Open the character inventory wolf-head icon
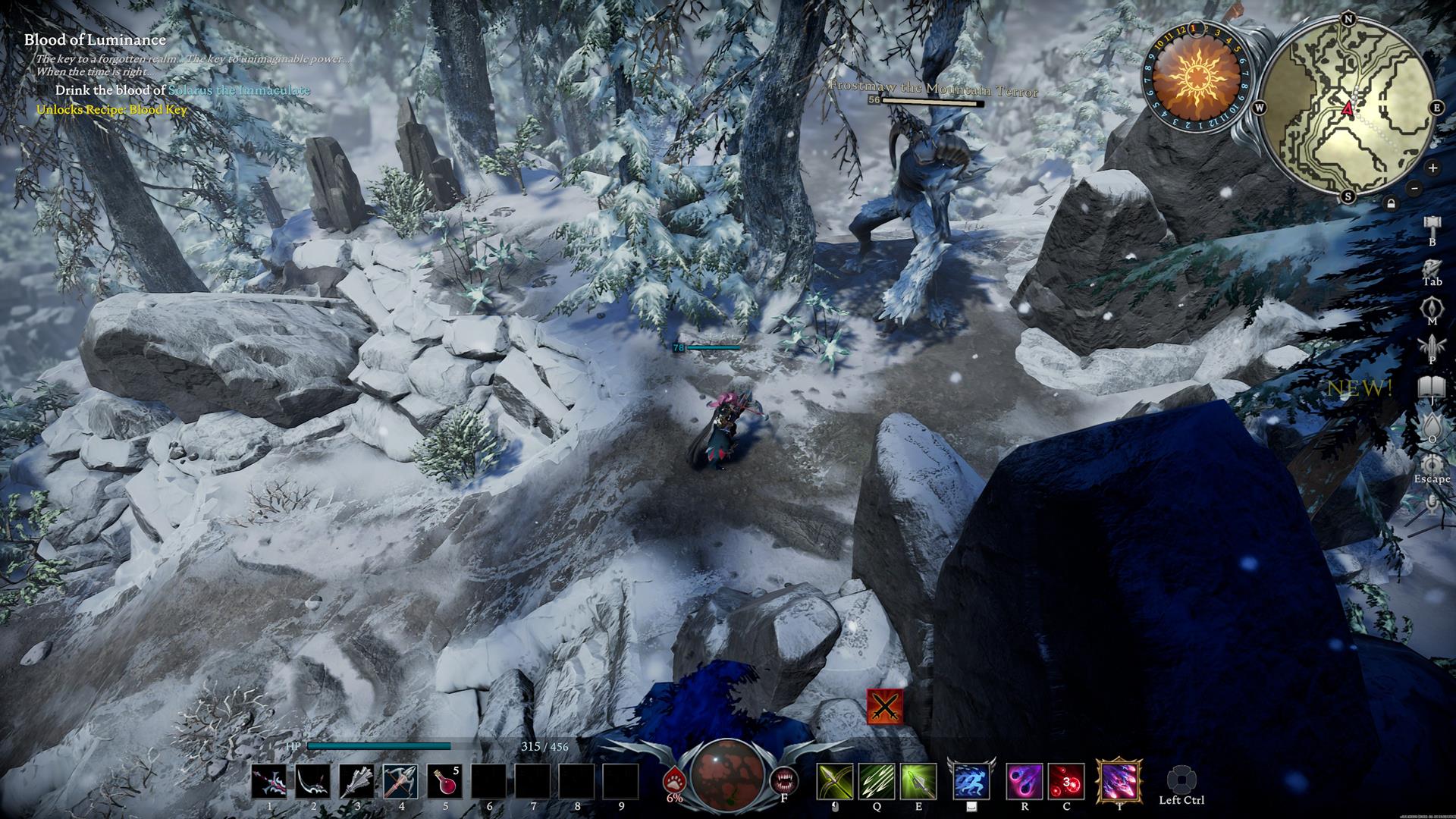Screen dimensions: 1456x819 click(1432, 266)
